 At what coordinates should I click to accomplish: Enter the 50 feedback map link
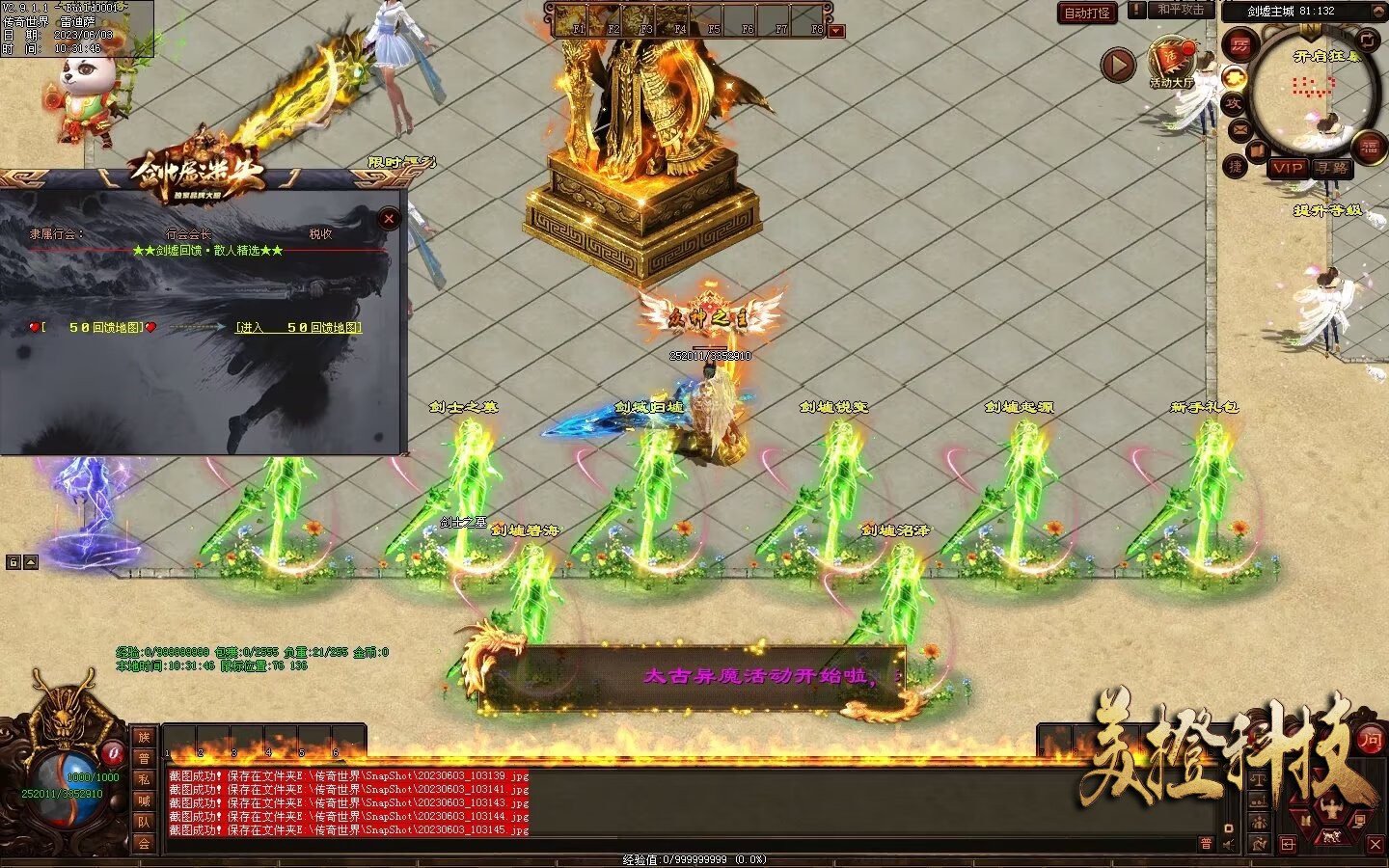click(x=299, y=328)
